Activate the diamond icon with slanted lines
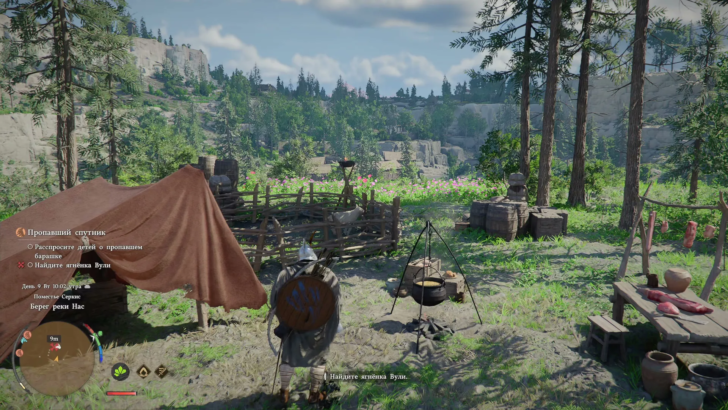 pos(160,371)
